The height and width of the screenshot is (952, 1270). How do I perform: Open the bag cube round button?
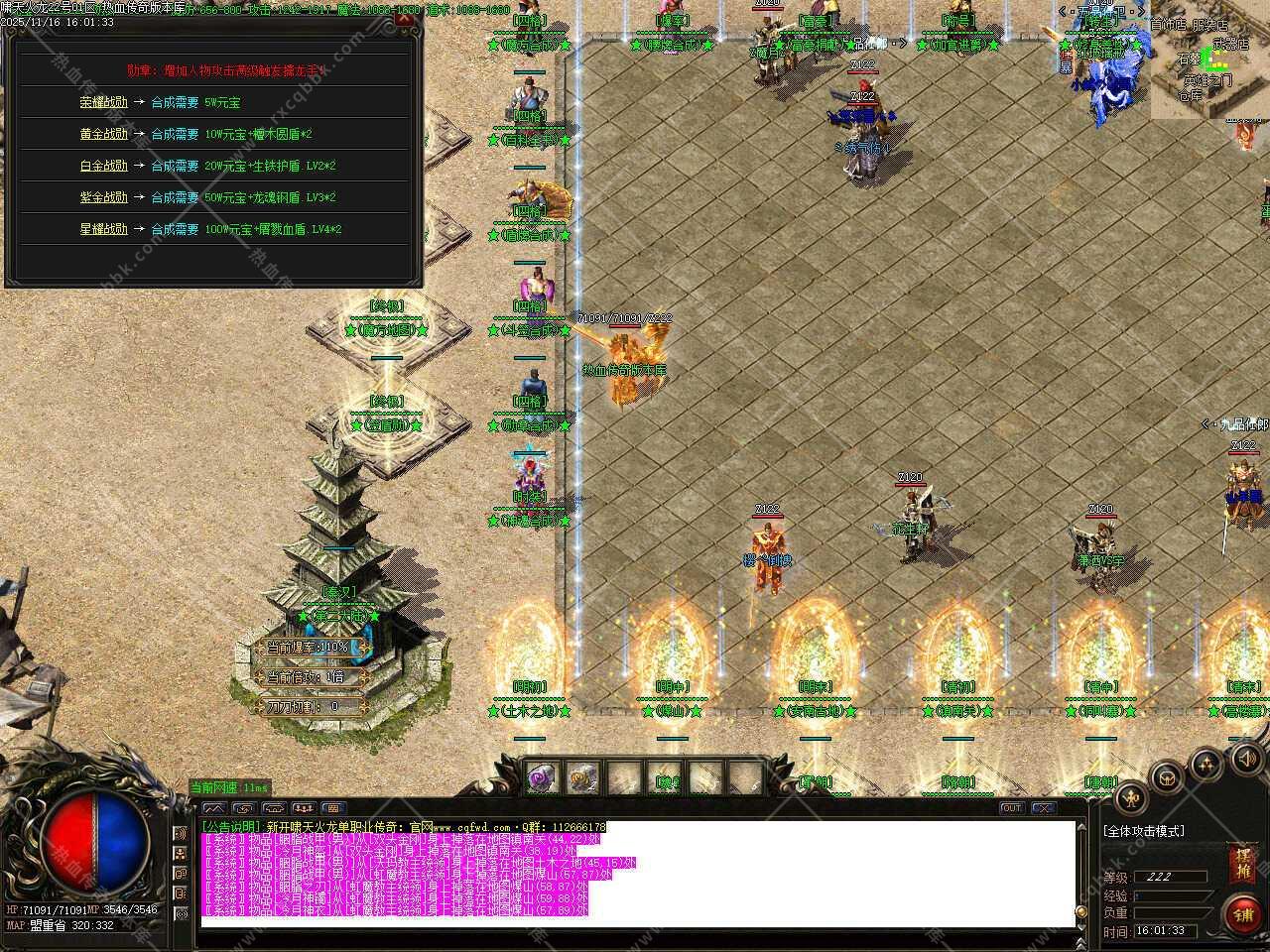1169,777
